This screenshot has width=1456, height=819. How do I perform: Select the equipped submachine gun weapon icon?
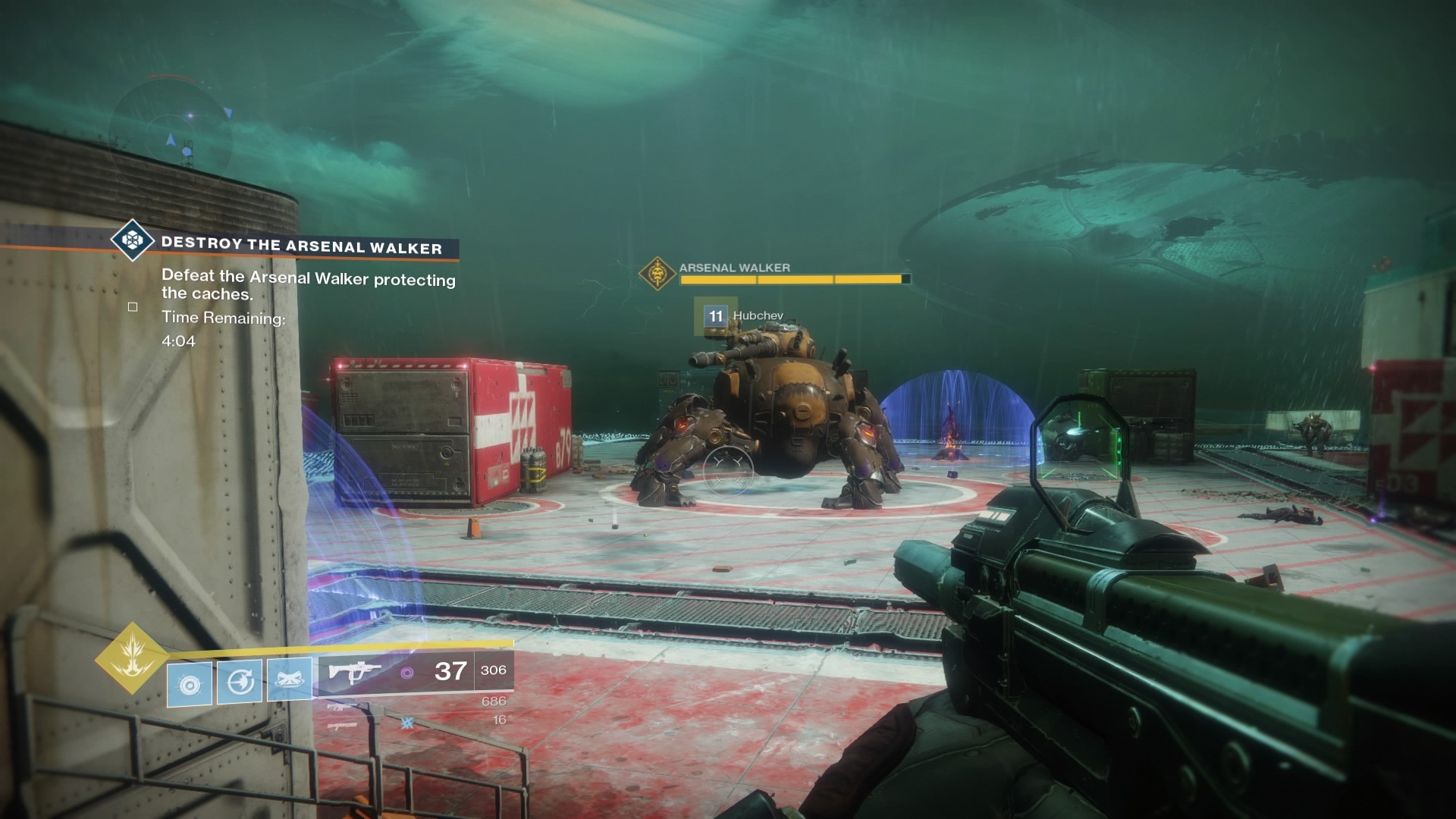tap(354, 671)
